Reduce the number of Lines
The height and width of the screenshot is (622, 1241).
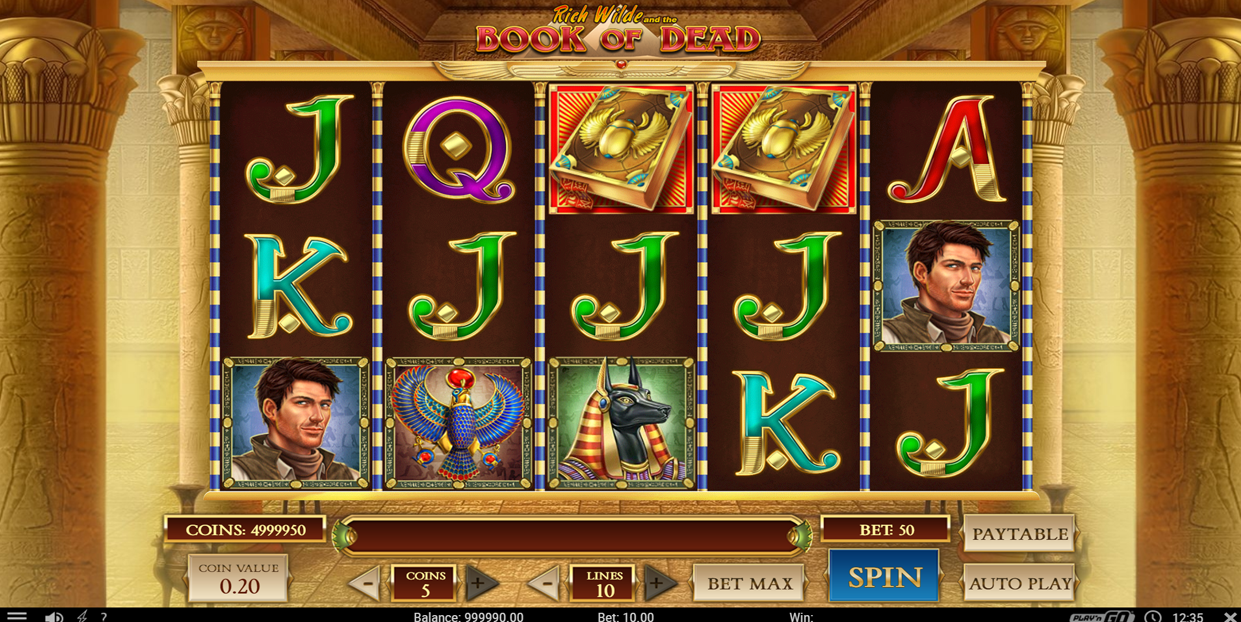coord(545,583)
